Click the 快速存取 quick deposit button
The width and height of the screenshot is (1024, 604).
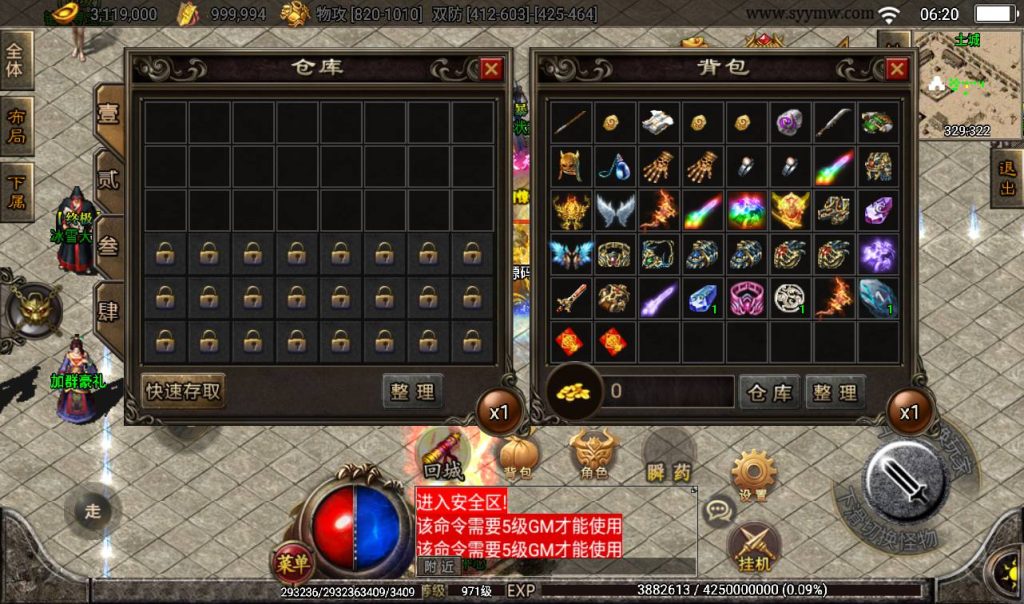tap(183, 391)
